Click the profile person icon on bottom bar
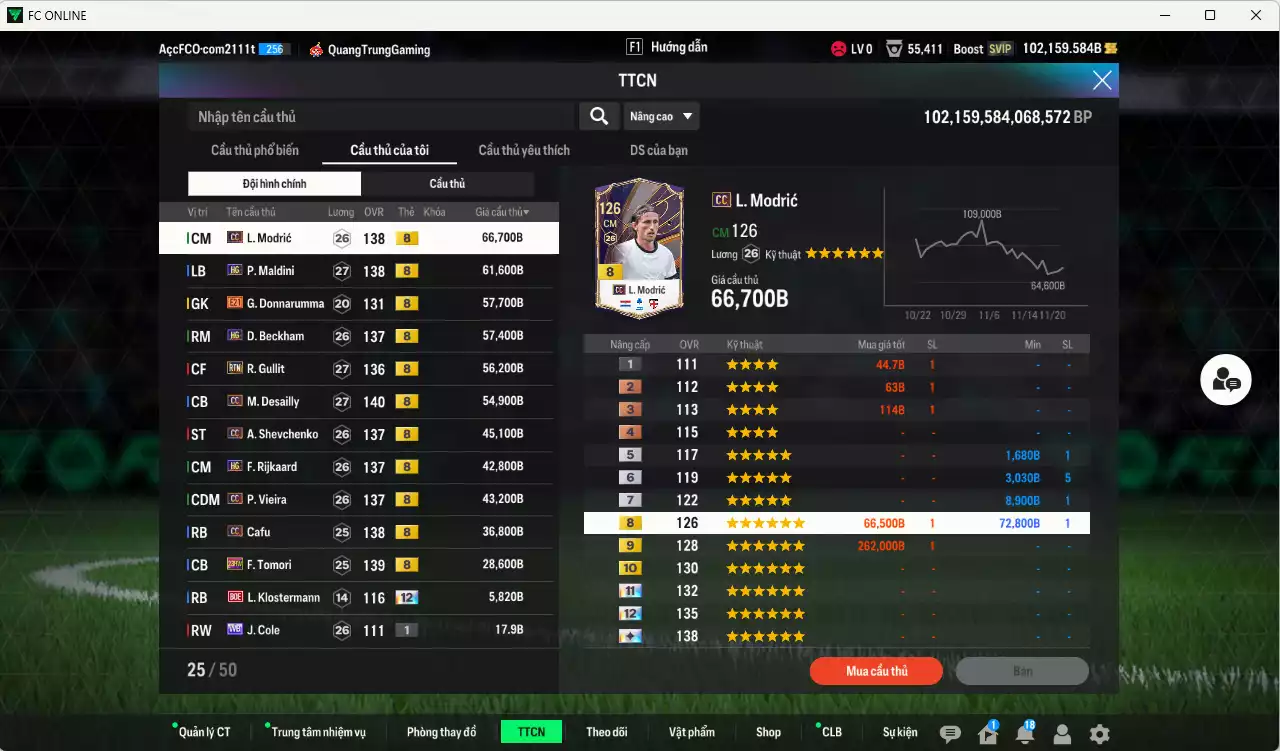 click(x=1064, y=734)
